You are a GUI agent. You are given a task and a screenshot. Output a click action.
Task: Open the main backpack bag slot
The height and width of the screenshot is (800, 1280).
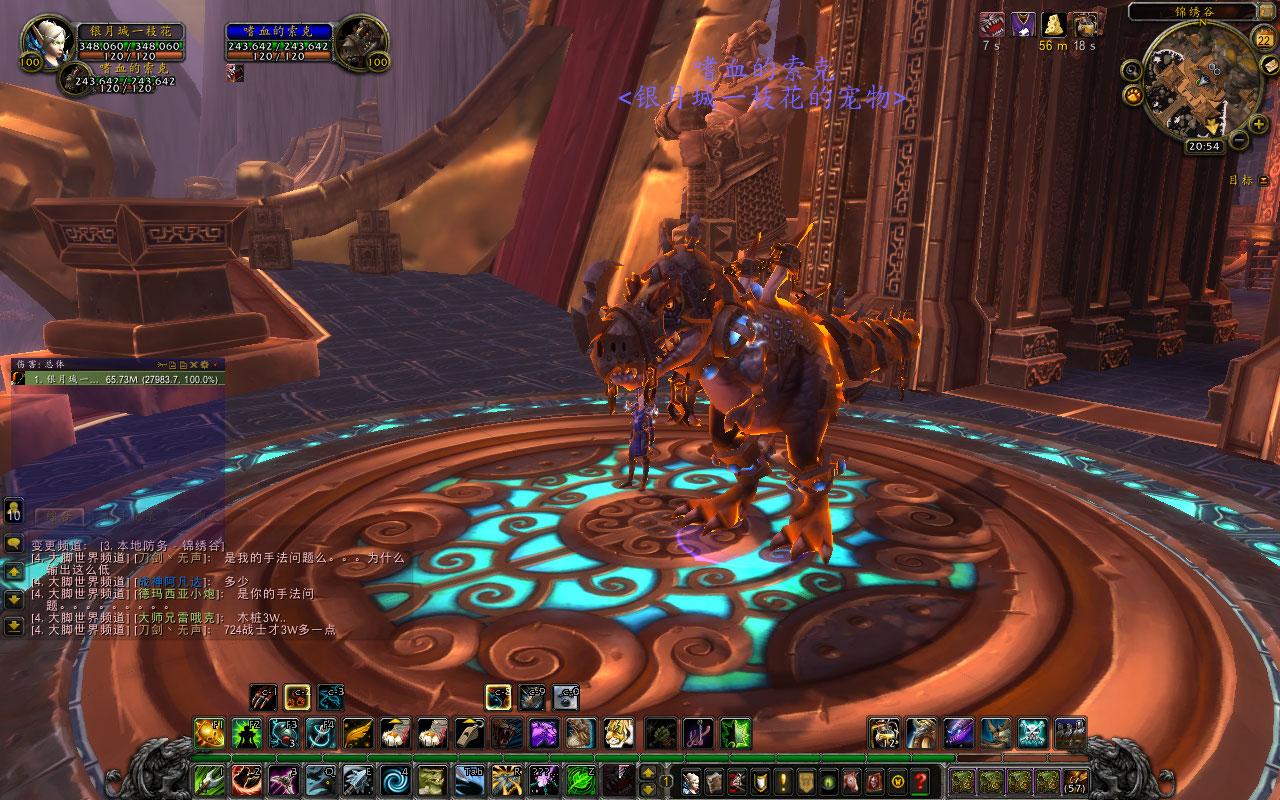pyautogui.click(x=1076, y=781)
